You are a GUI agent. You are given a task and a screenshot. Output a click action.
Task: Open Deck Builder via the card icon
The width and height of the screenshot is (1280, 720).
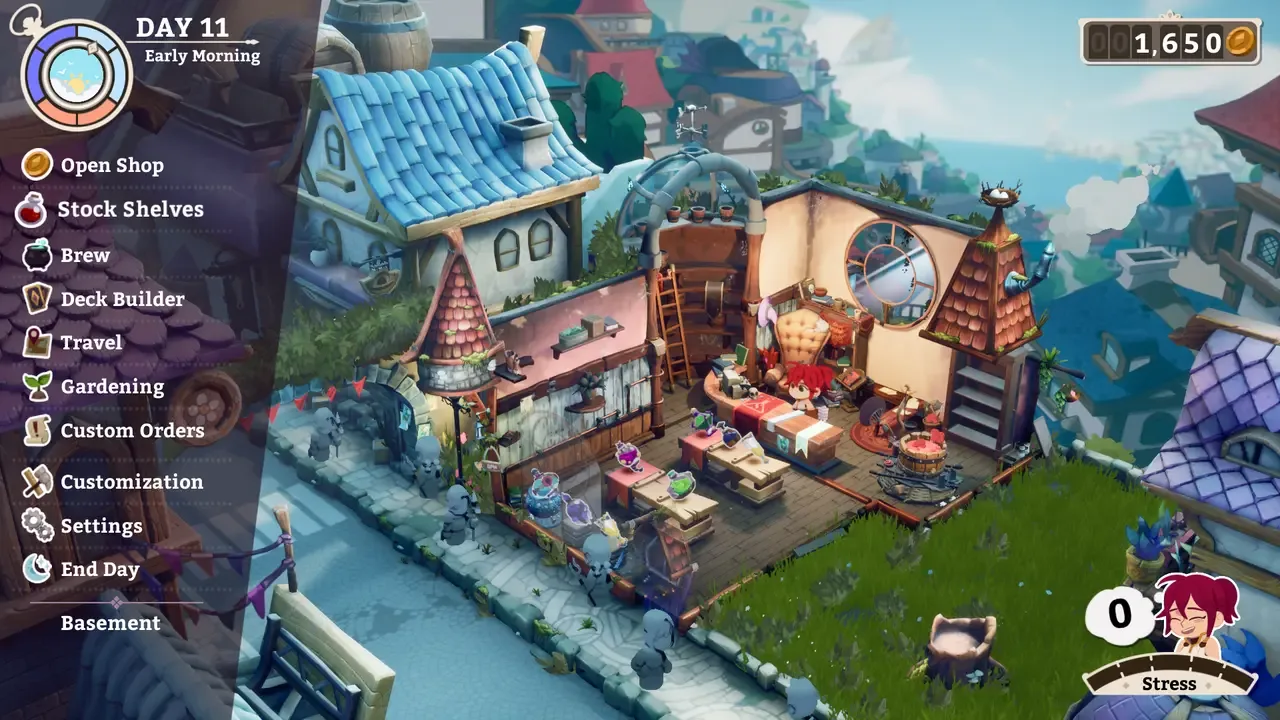36,298
